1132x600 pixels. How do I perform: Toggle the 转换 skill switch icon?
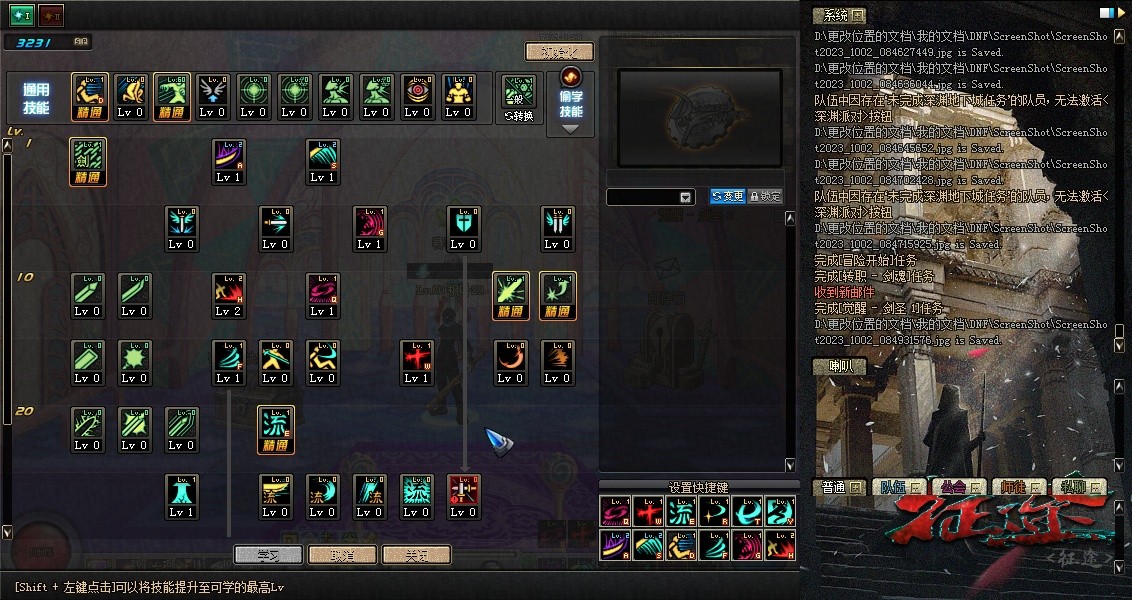pyautogui.click(x=520, y=98)
